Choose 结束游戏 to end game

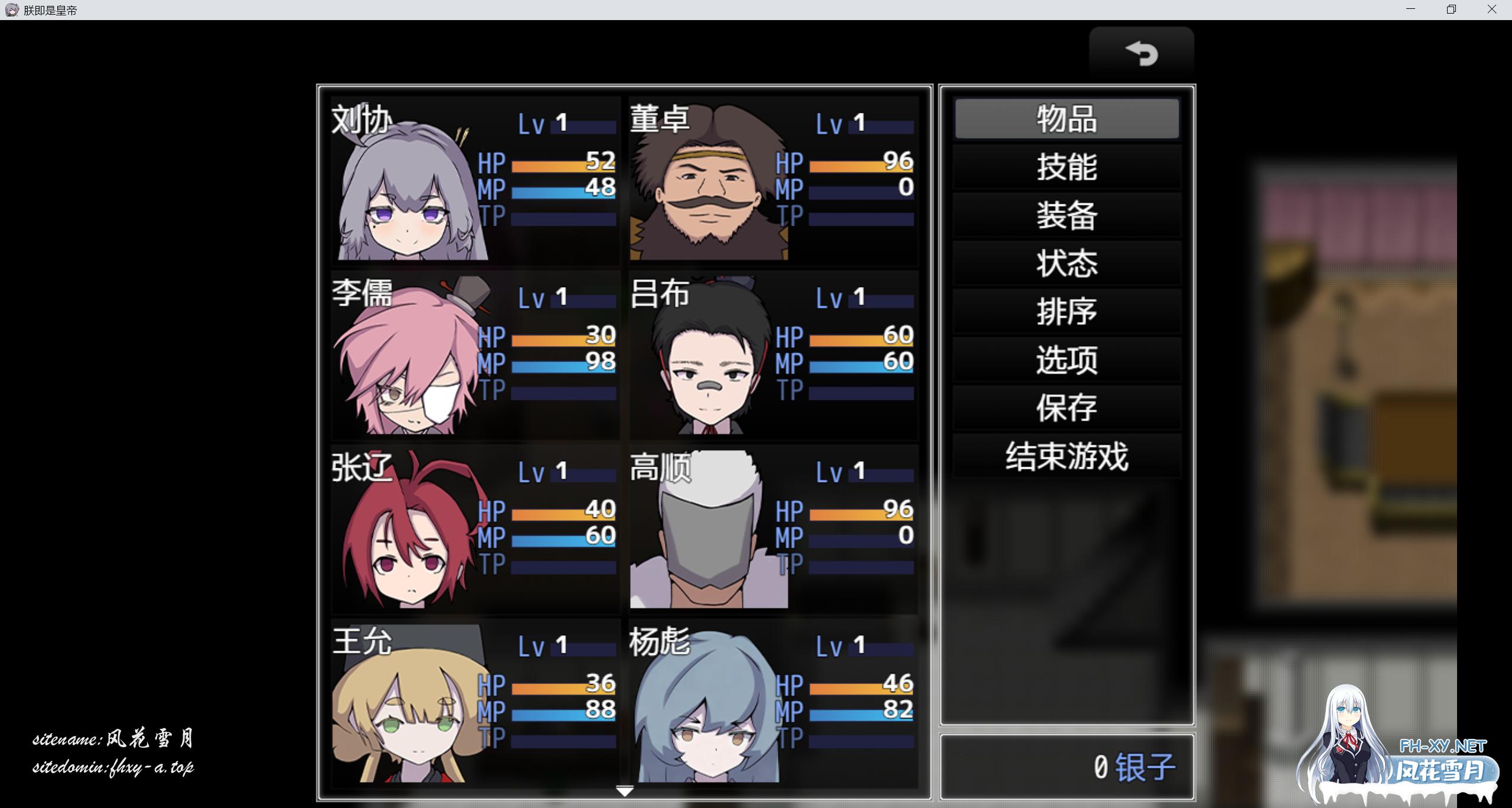tap(1067, 457)
